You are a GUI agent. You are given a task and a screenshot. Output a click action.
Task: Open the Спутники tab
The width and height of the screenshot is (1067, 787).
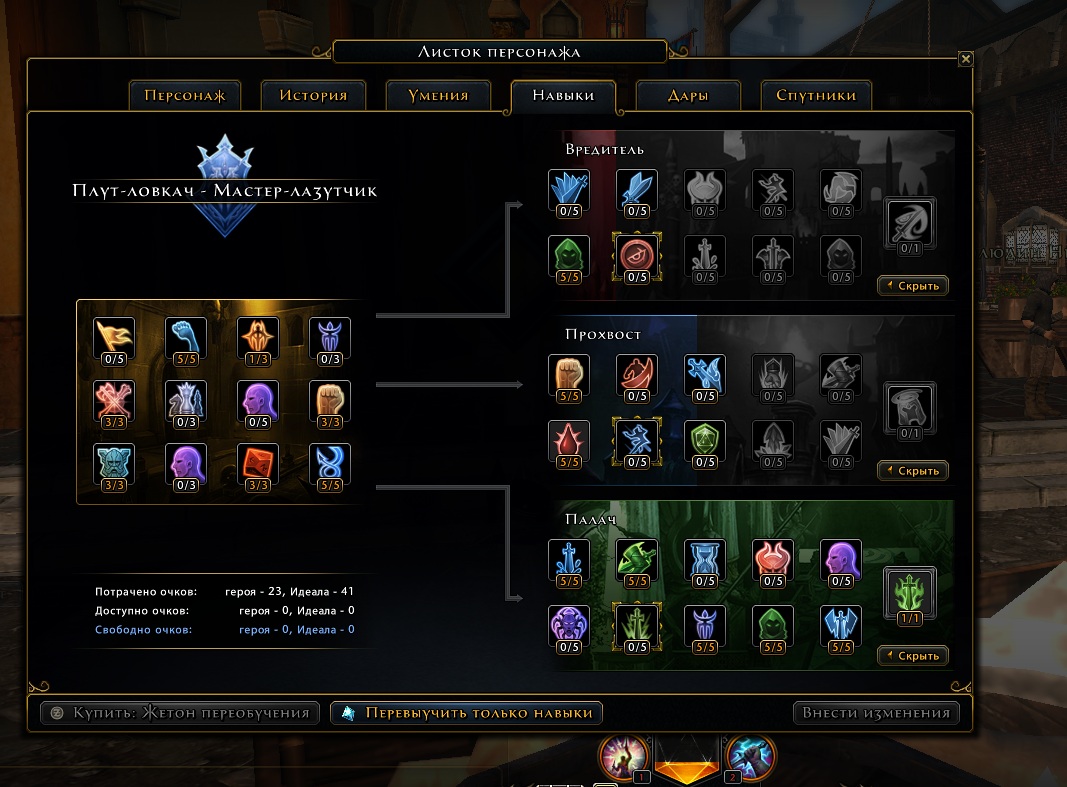pos(815,96)
